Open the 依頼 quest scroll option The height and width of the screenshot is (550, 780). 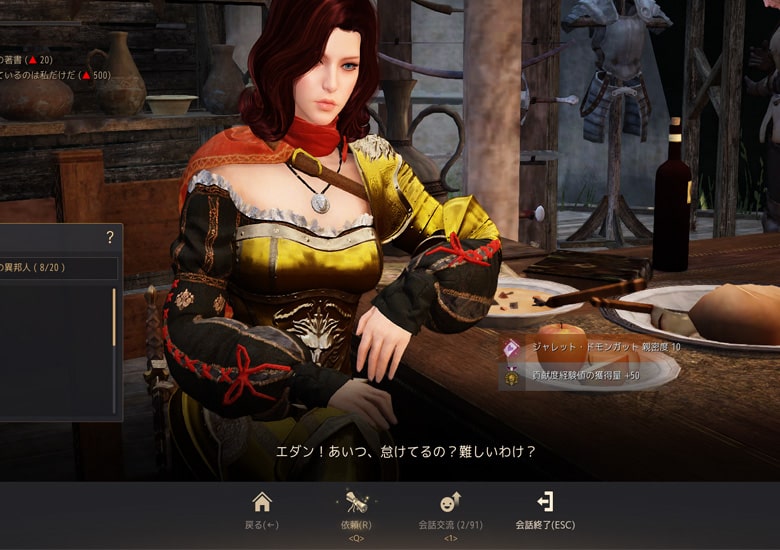pyautogui.click(x=357, y=509)
